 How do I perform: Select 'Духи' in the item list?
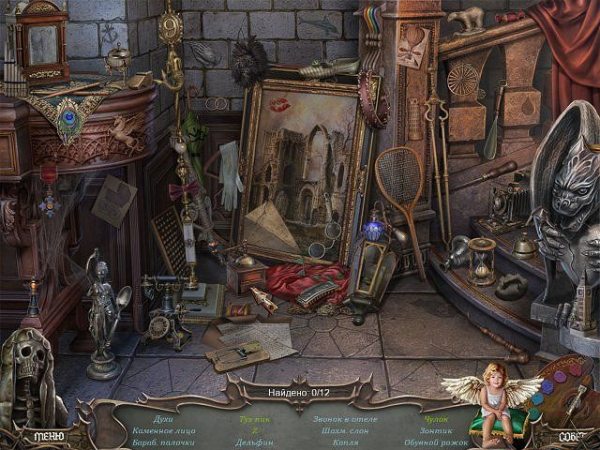click(x=162, y=417)
